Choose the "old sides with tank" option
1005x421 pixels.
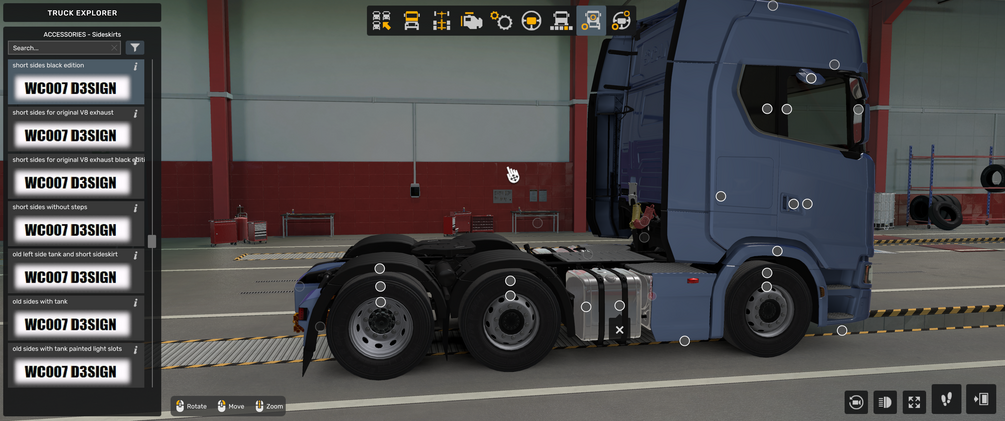[x=70, y=324]
